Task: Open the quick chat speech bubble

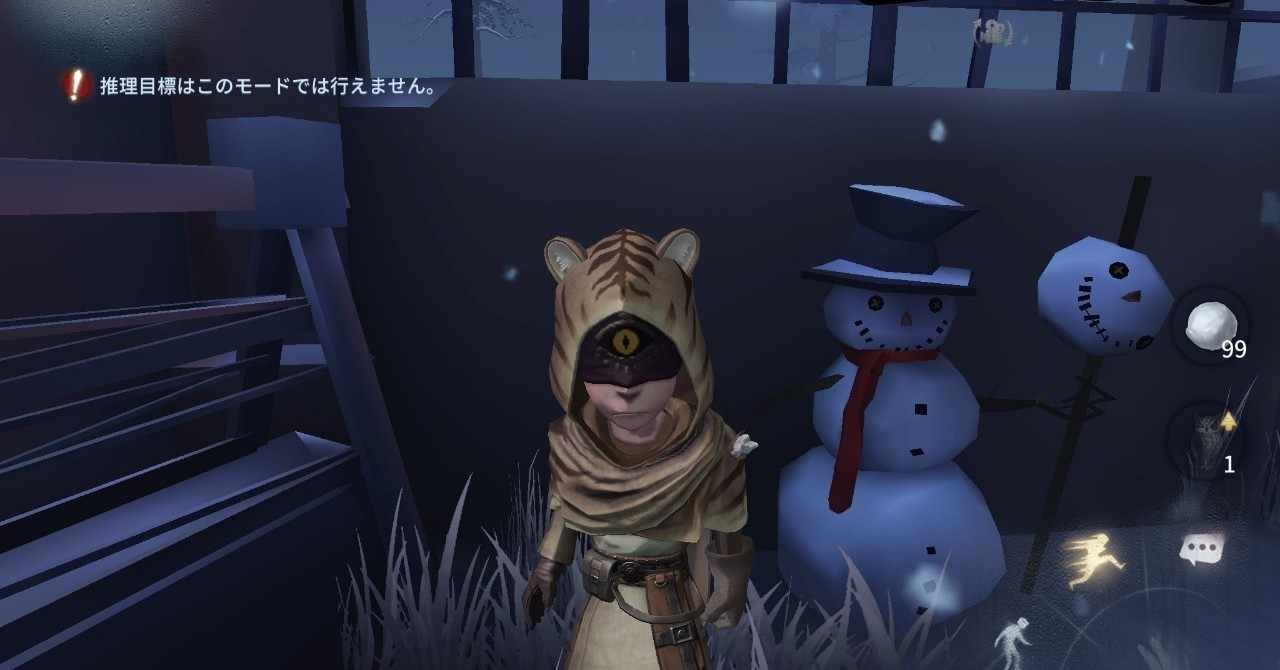Action: [1201, 549]
